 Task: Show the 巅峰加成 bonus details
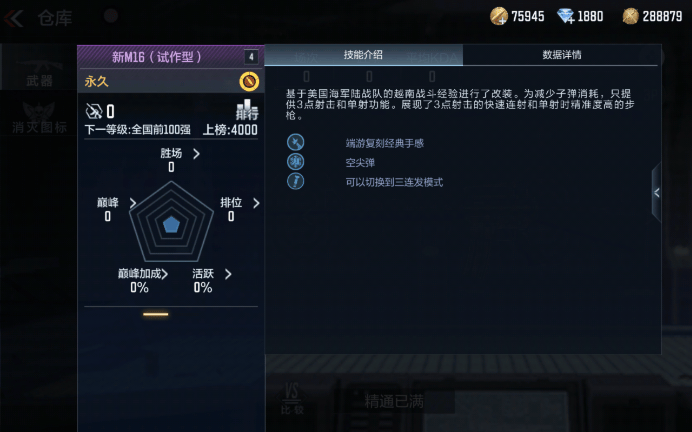[164, 274]
